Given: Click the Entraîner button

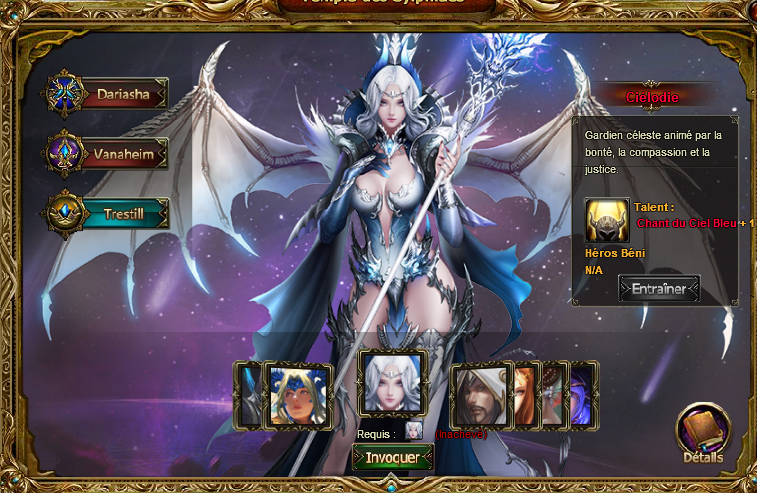Looking at the screenshot, I should coord(658,289).
